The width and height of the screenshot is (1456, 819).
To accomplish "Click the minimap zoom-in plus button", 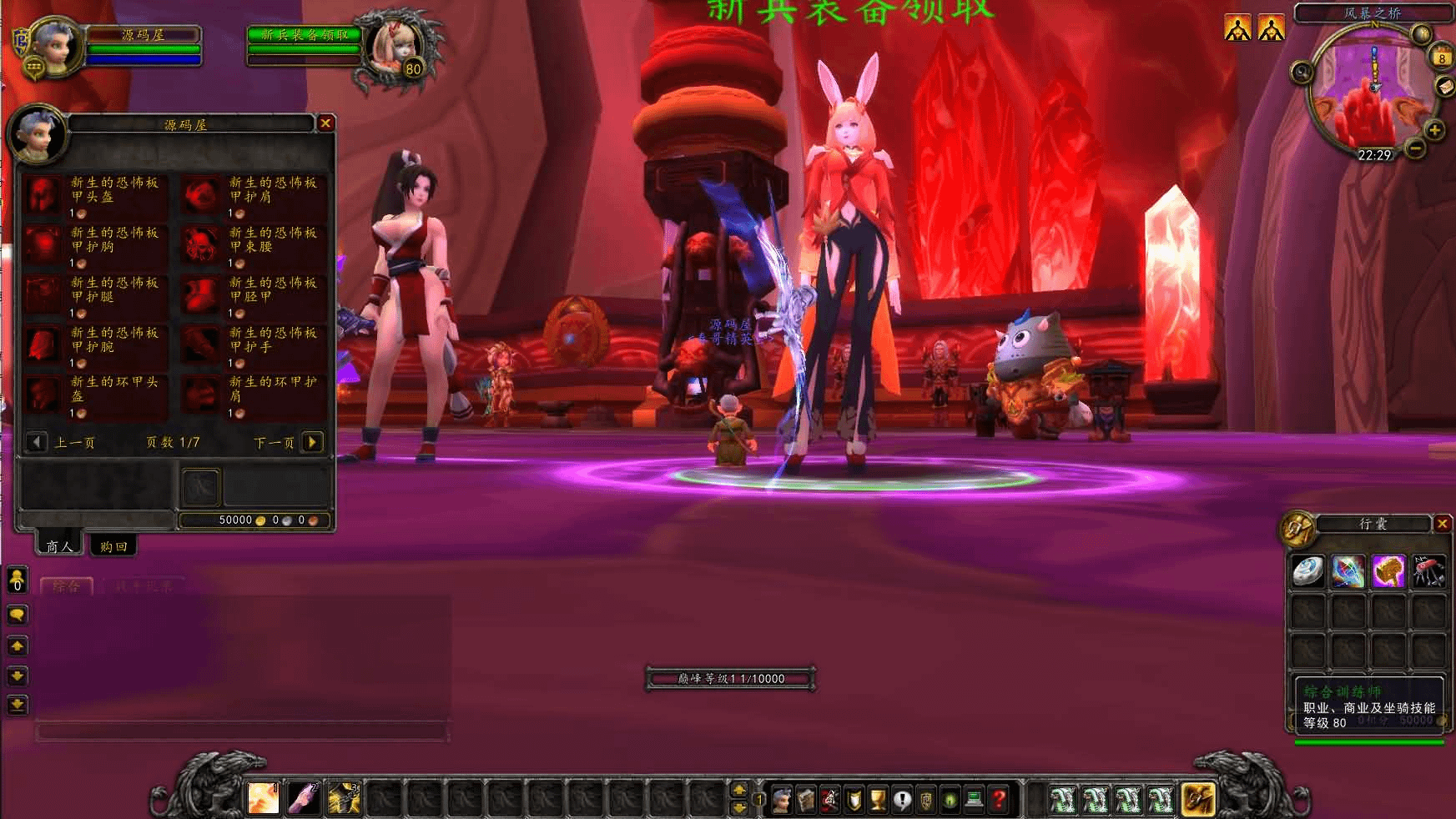I will tap(1434, 129).
